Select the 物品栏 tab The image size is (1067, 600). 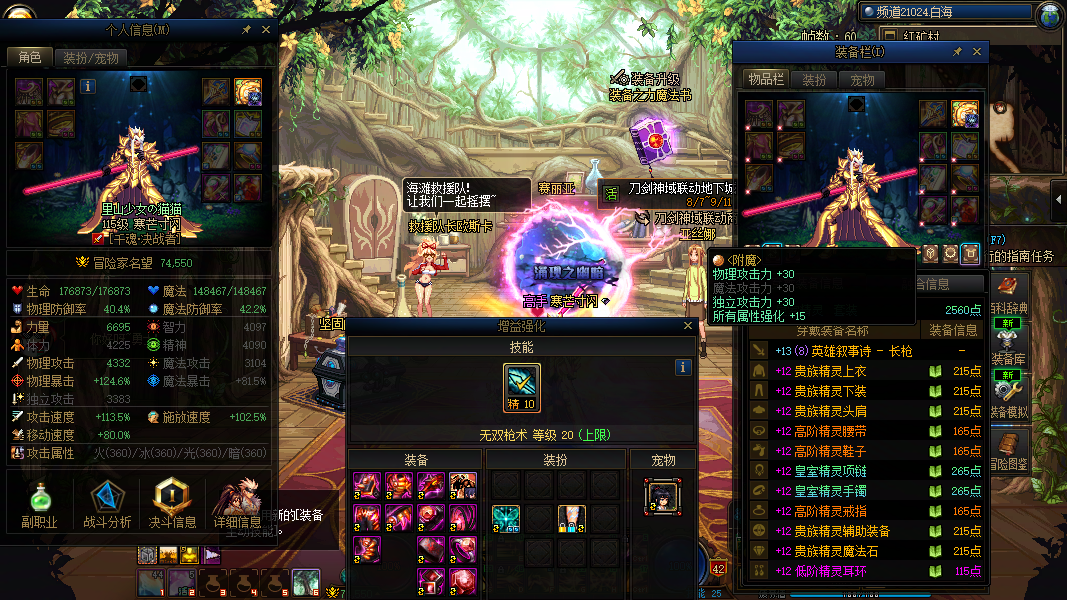[x=767, y=80]
